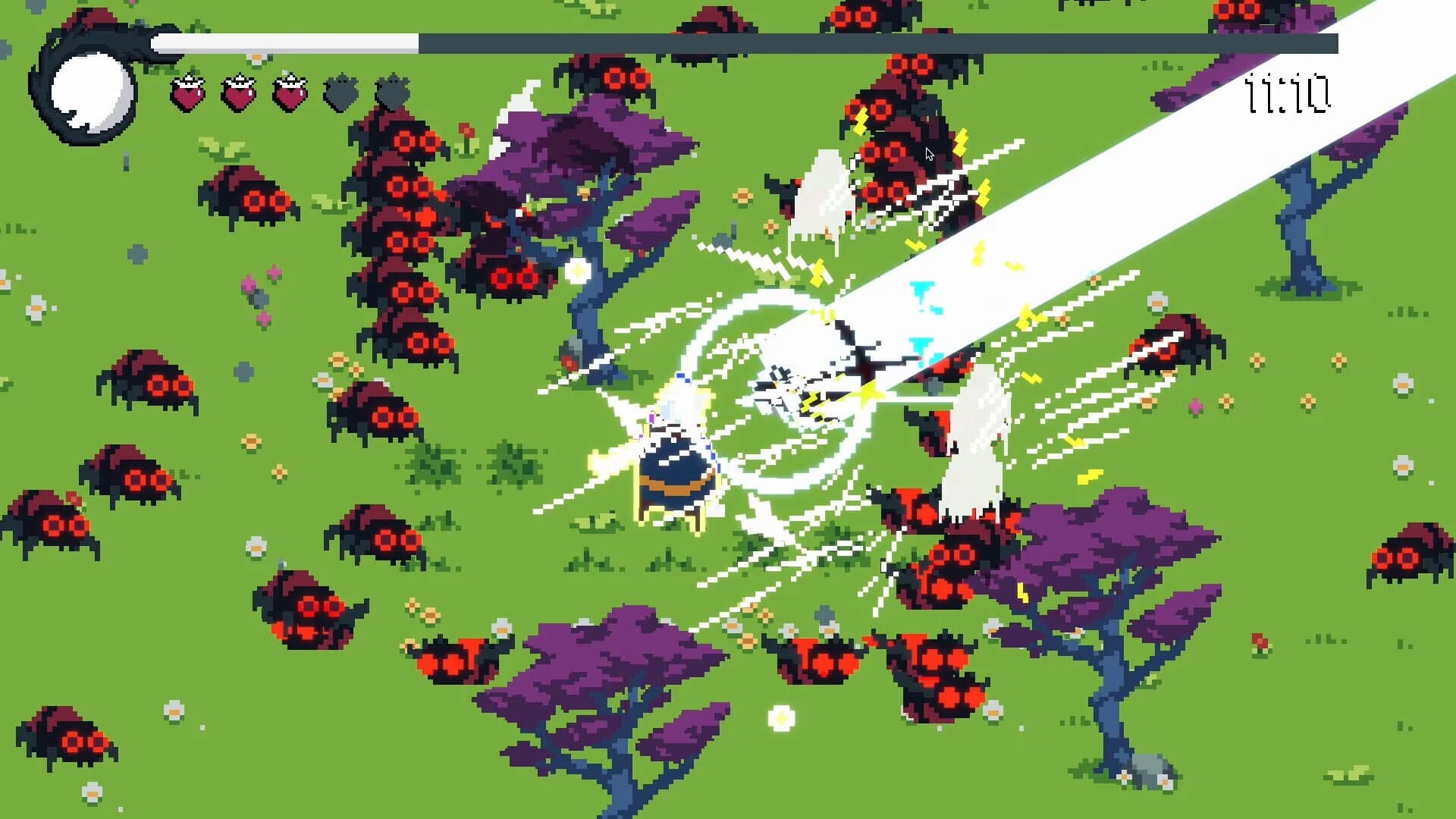1456x819 pixels.
Task: Click the last empty gray heart icon
Action: pyautogui.click(x=394, y=91)
